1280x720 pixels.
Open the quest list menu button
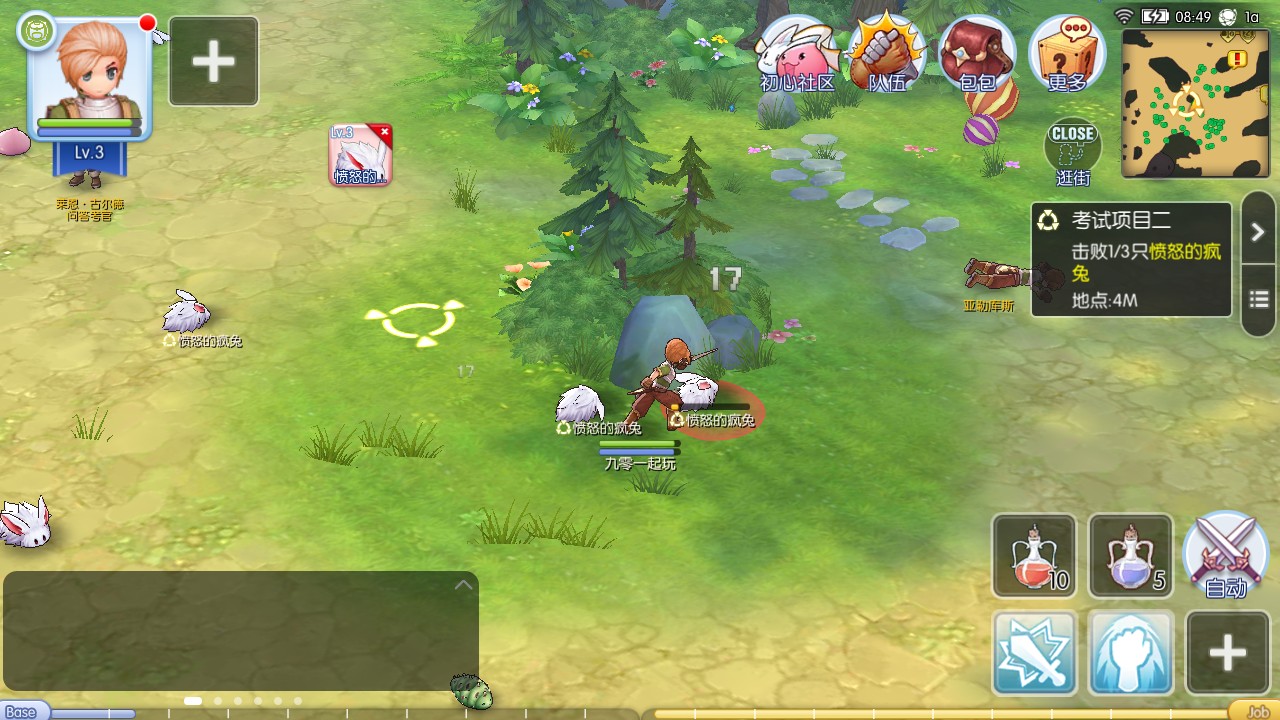point(1258,300)
